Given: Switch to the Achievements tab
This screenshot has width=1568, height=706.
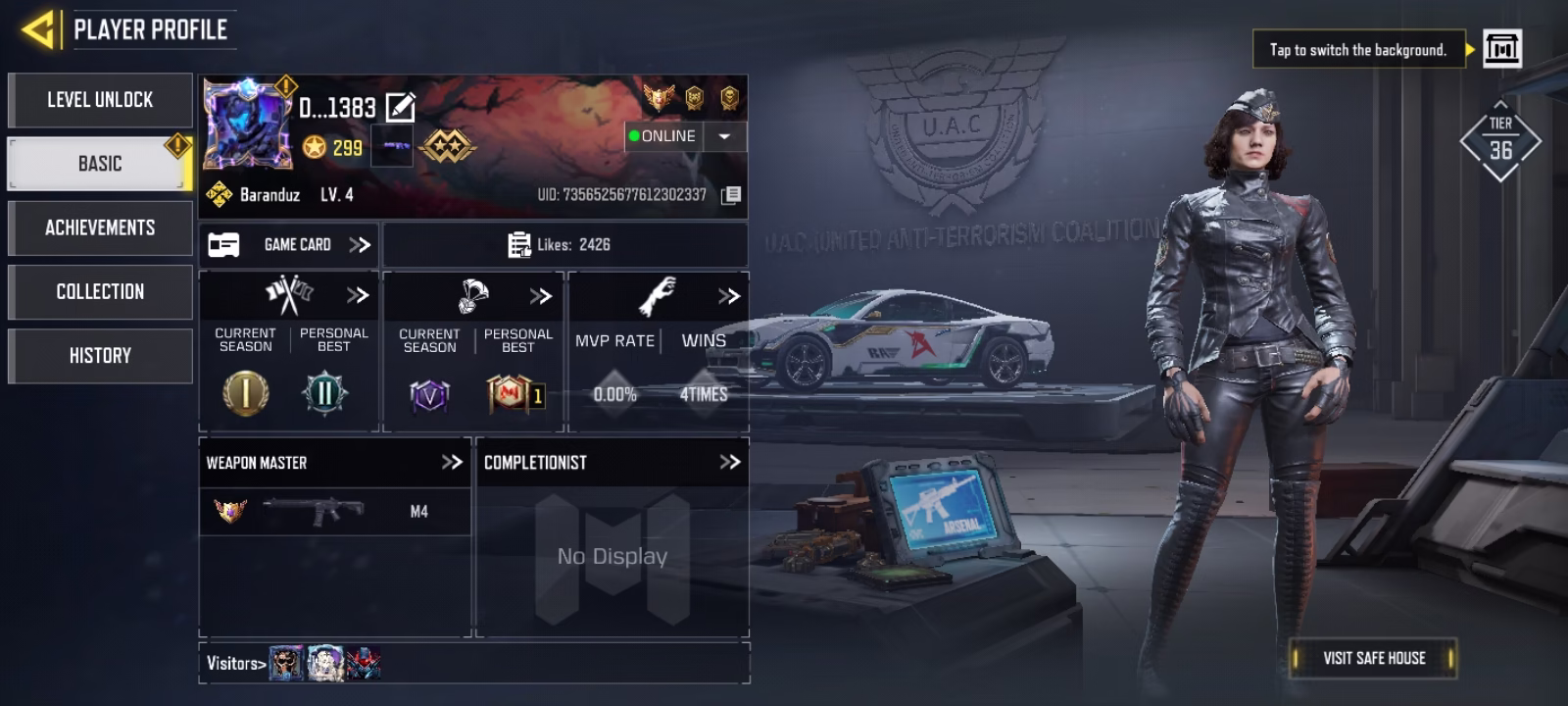Looking at the screenshot, I should [100, 227].
